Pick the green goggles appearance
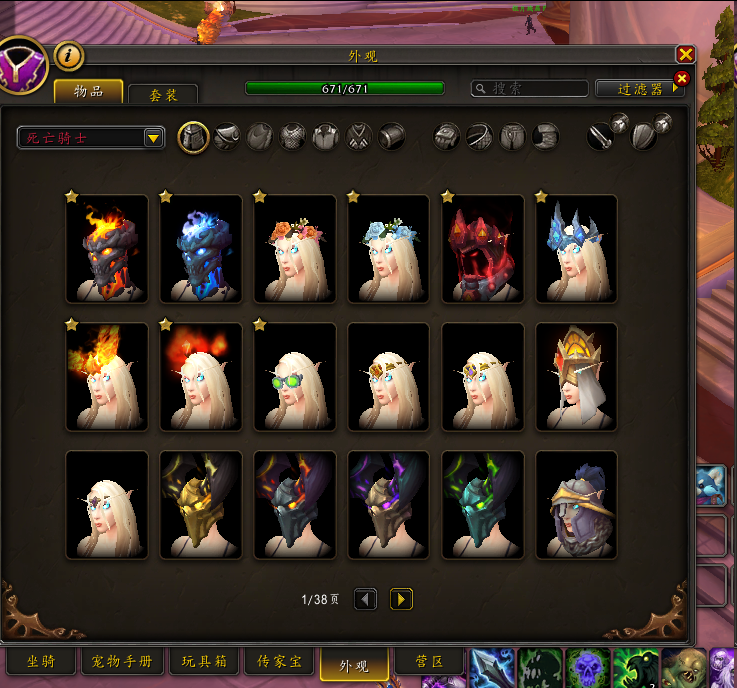Screen dimensions: 737x688 pos(295,377)
